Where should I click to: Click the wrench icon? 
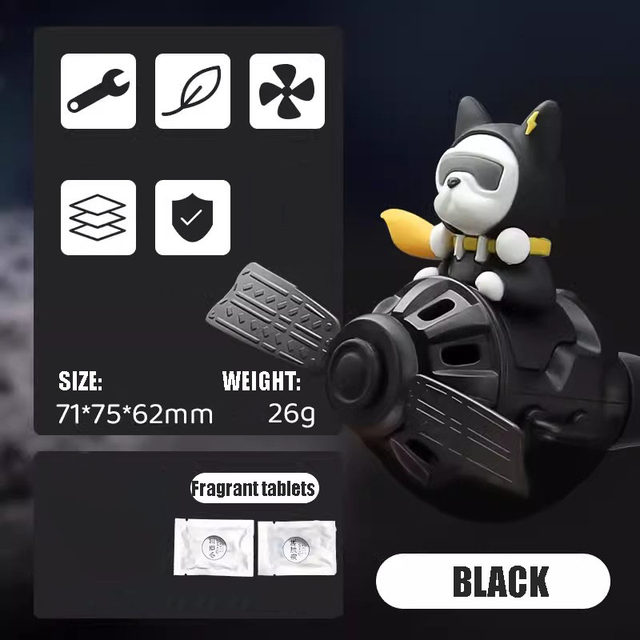point(98,91)
